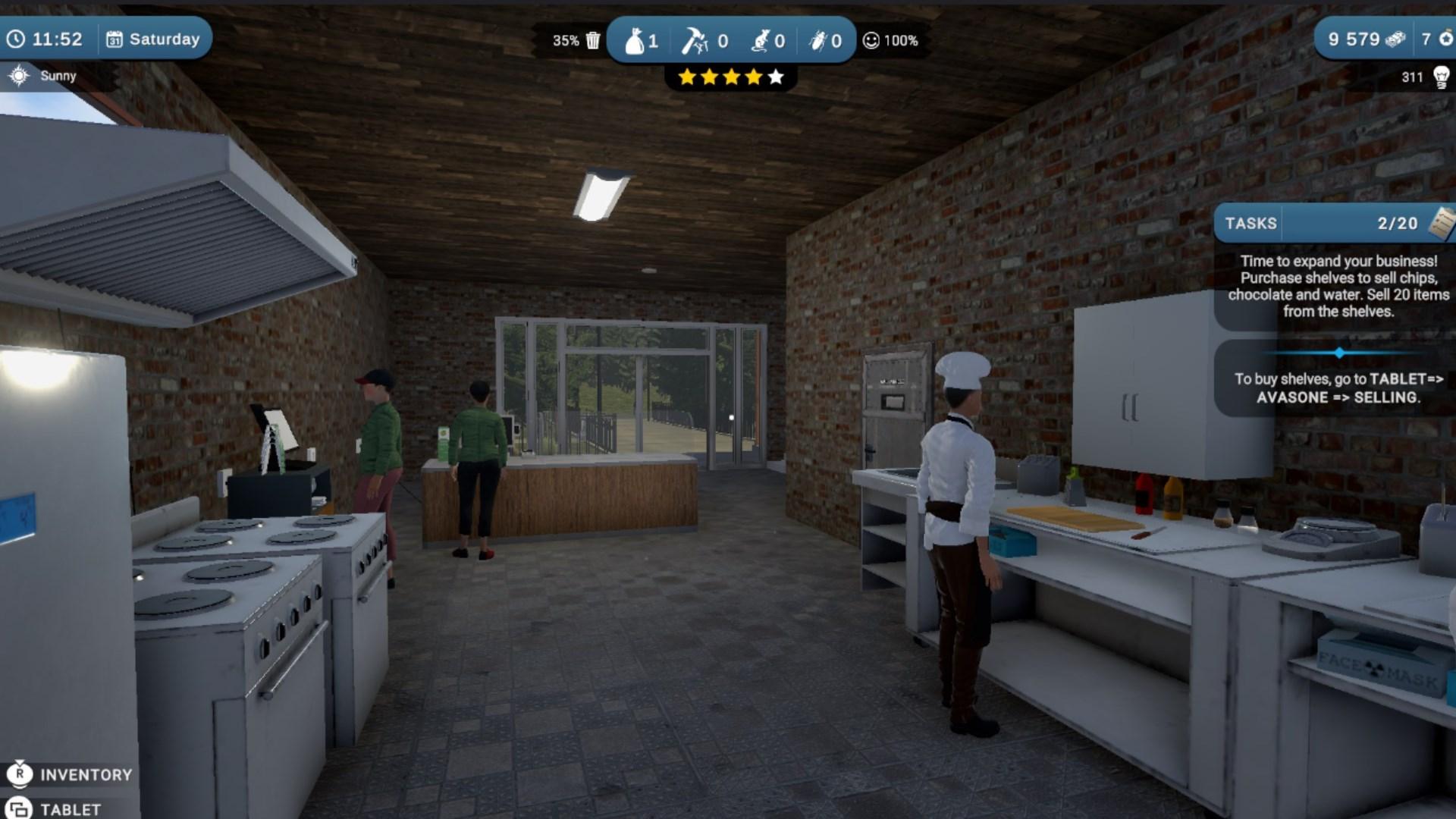Select the garbage bag counter icon
This screenshot has width=1456, height=819.
(x=637, y=41)
